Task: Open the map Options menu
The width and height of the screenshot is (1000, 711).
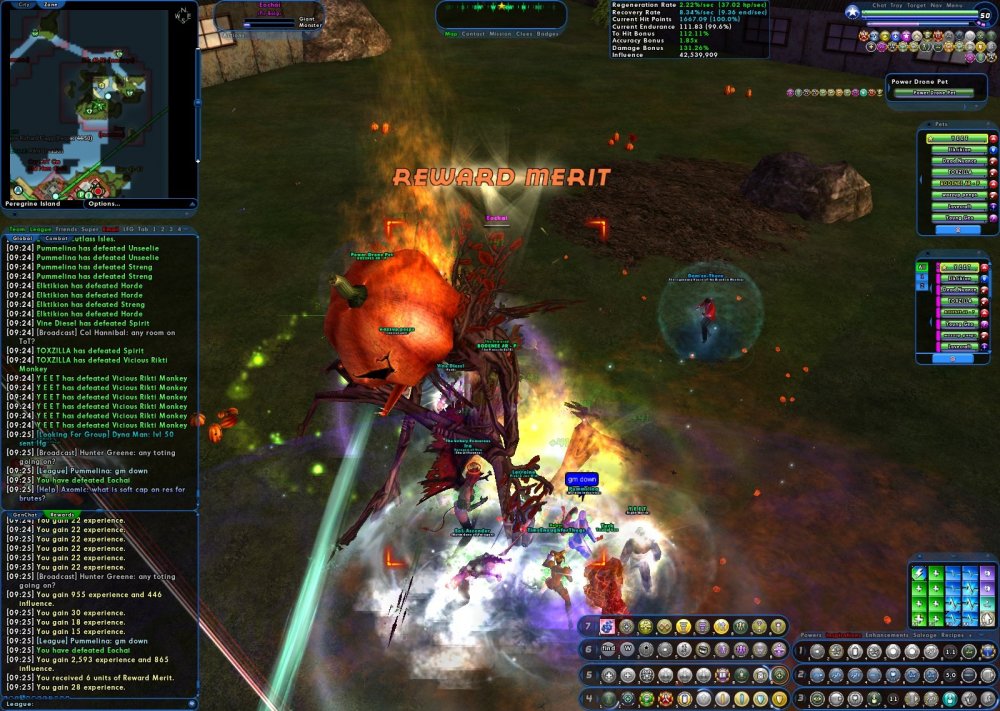Action: click(104, 204)
